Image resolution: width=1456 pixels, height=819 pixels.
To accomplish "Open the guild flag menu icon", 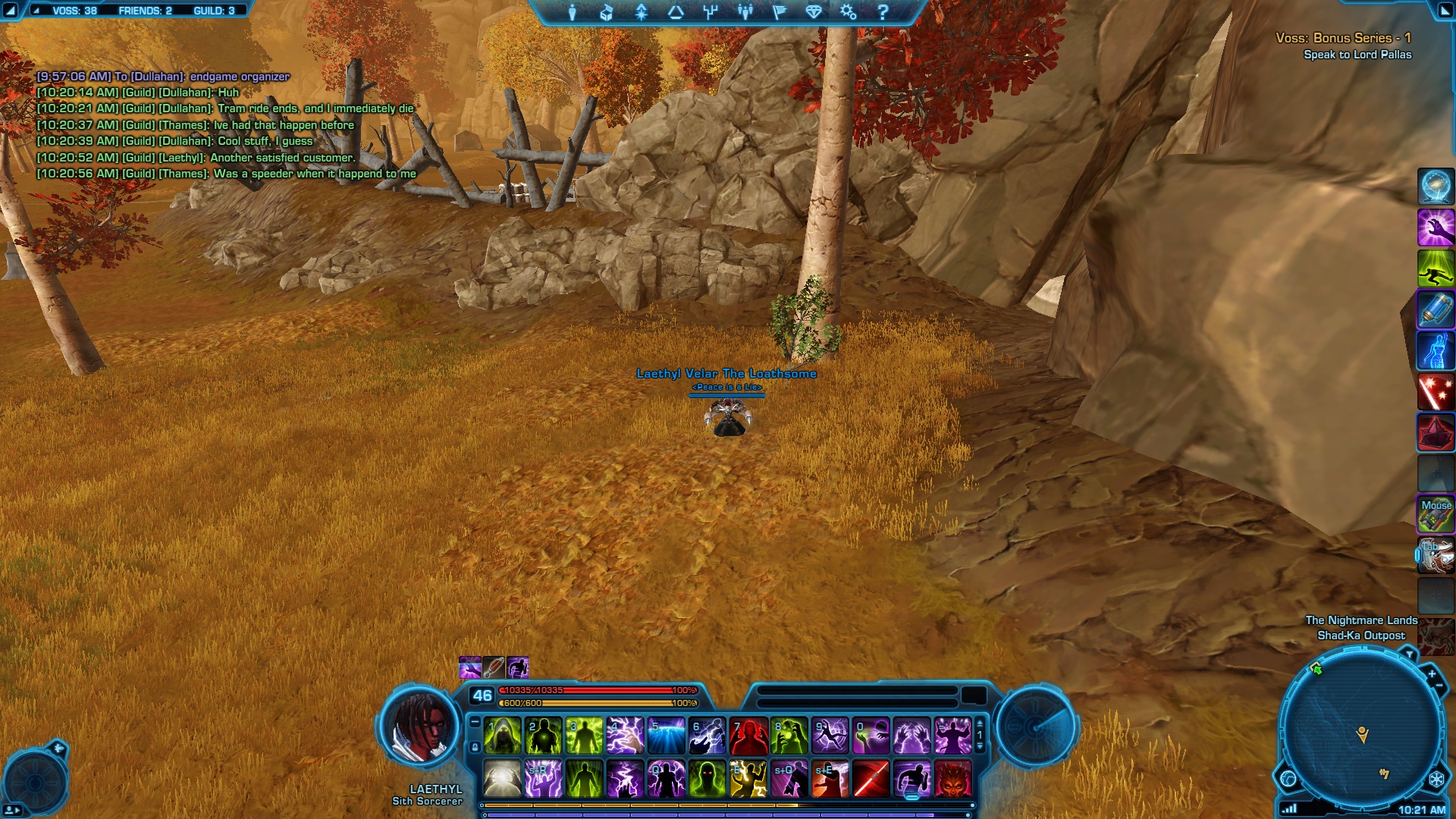I will (780, 12).
